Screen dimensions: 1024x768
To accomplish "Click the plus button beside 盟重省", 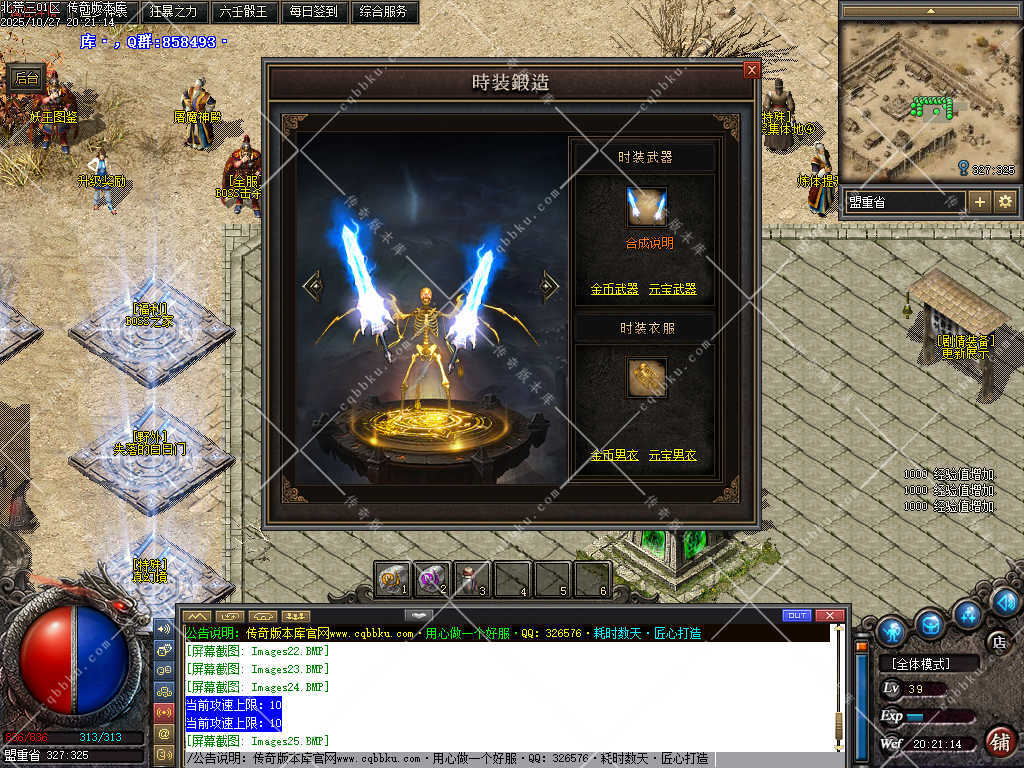I will tap(980, 201).
